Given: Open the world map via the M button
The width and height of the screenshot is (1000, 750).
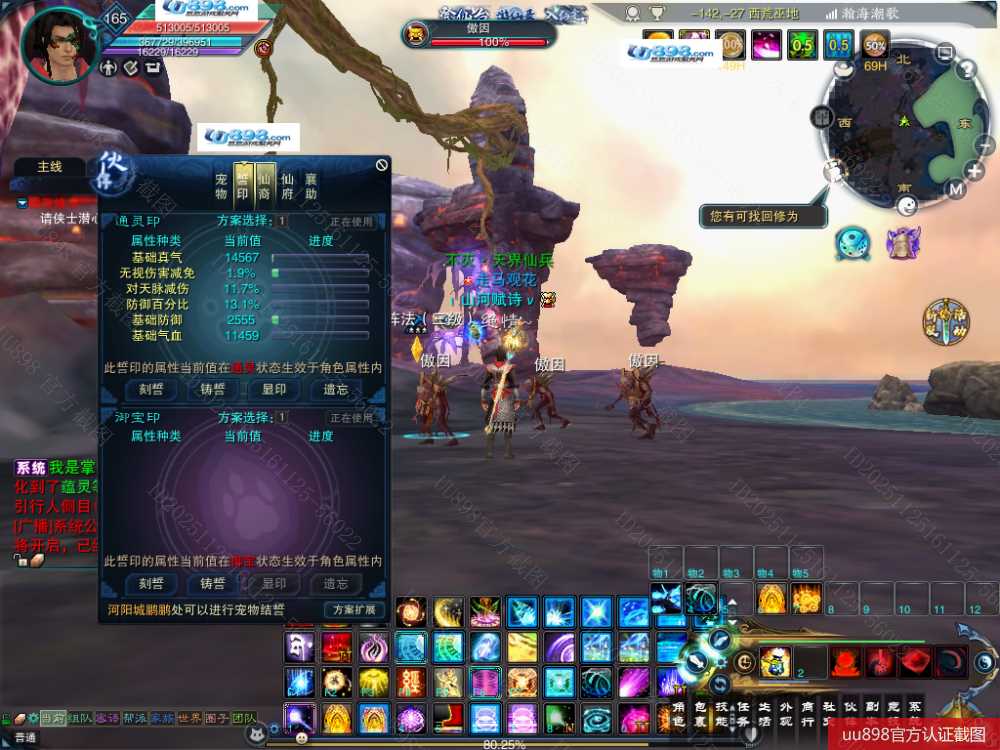Looking at the screenshot, I should (956, 190).
